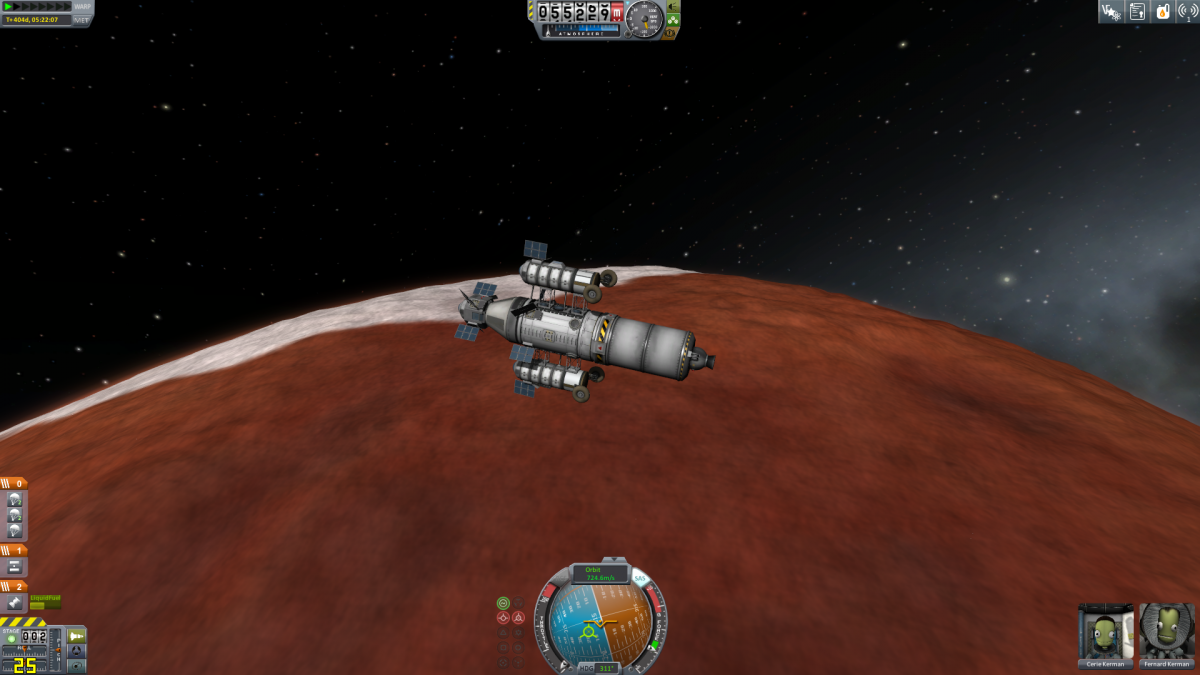Switch to docking mode button
This screenshot has width=1200, height=675.
[77, 651]
